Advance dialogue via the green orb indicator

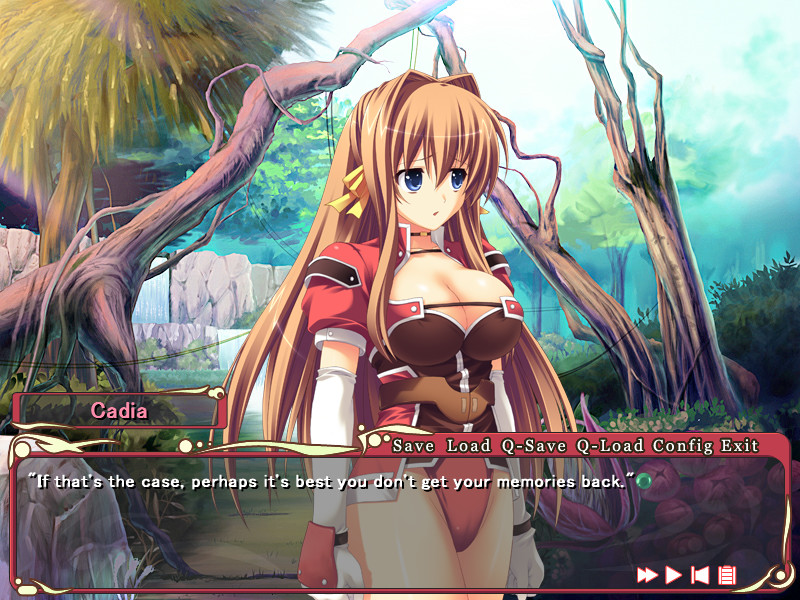644,481
